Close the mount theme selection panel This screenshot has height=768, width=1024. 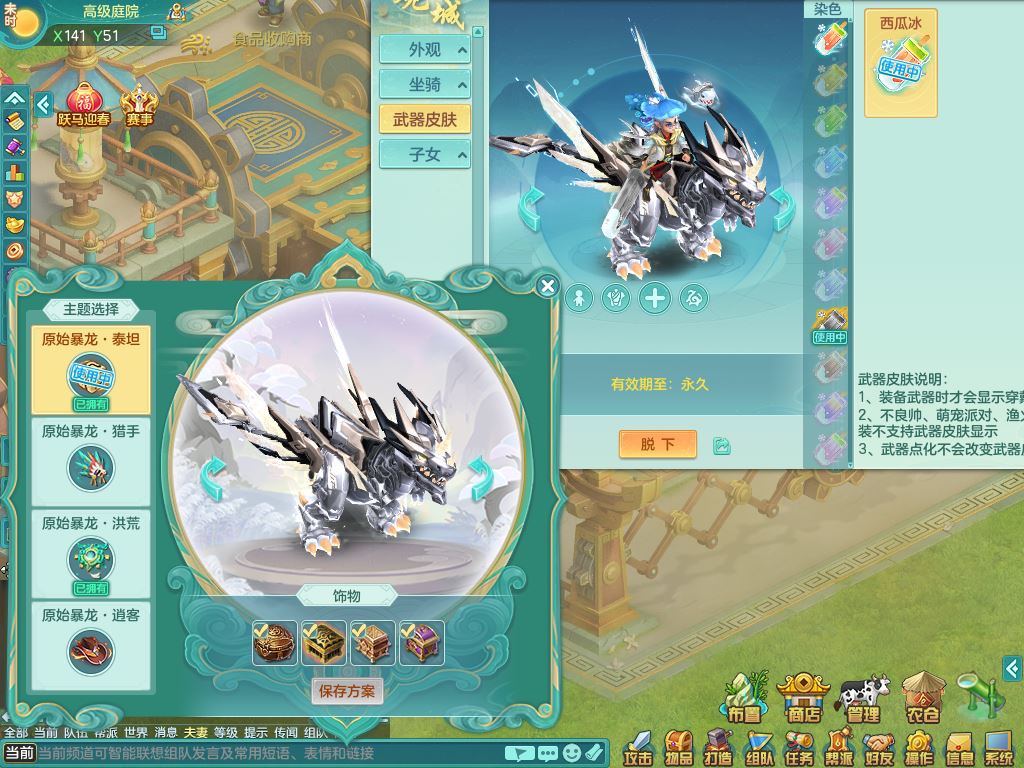(547, 287)
